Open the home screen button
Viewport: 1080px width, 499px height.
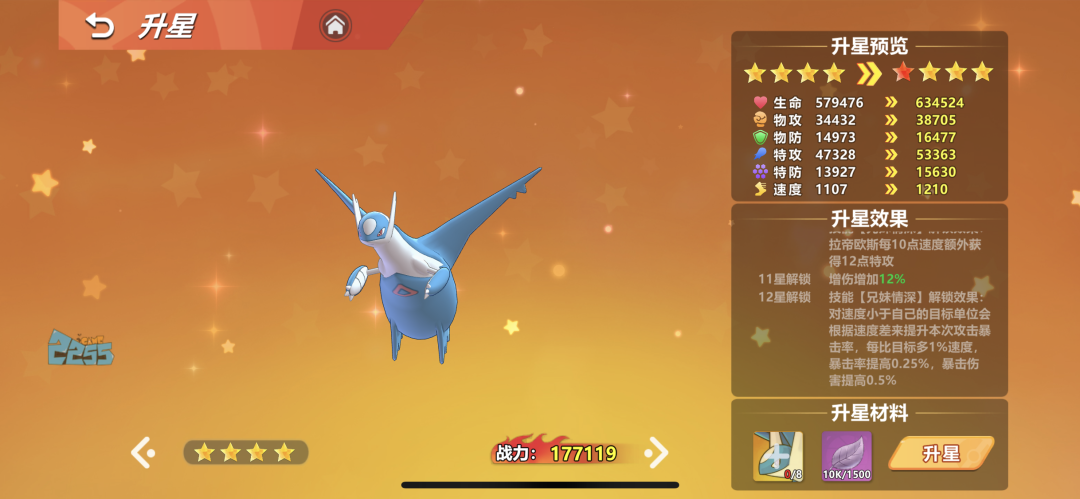(336, 26)
